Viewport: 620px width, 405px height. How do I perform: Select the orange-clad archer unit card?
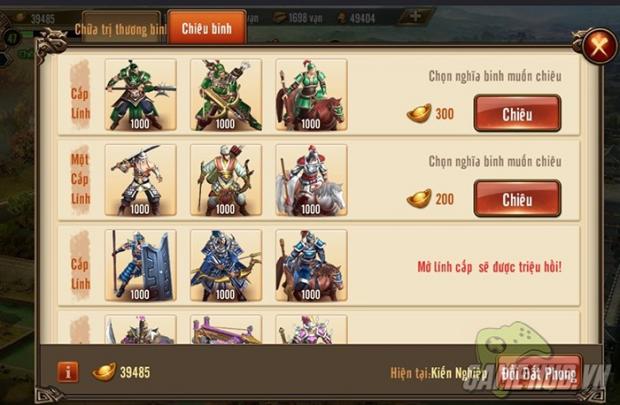[226, 180]
